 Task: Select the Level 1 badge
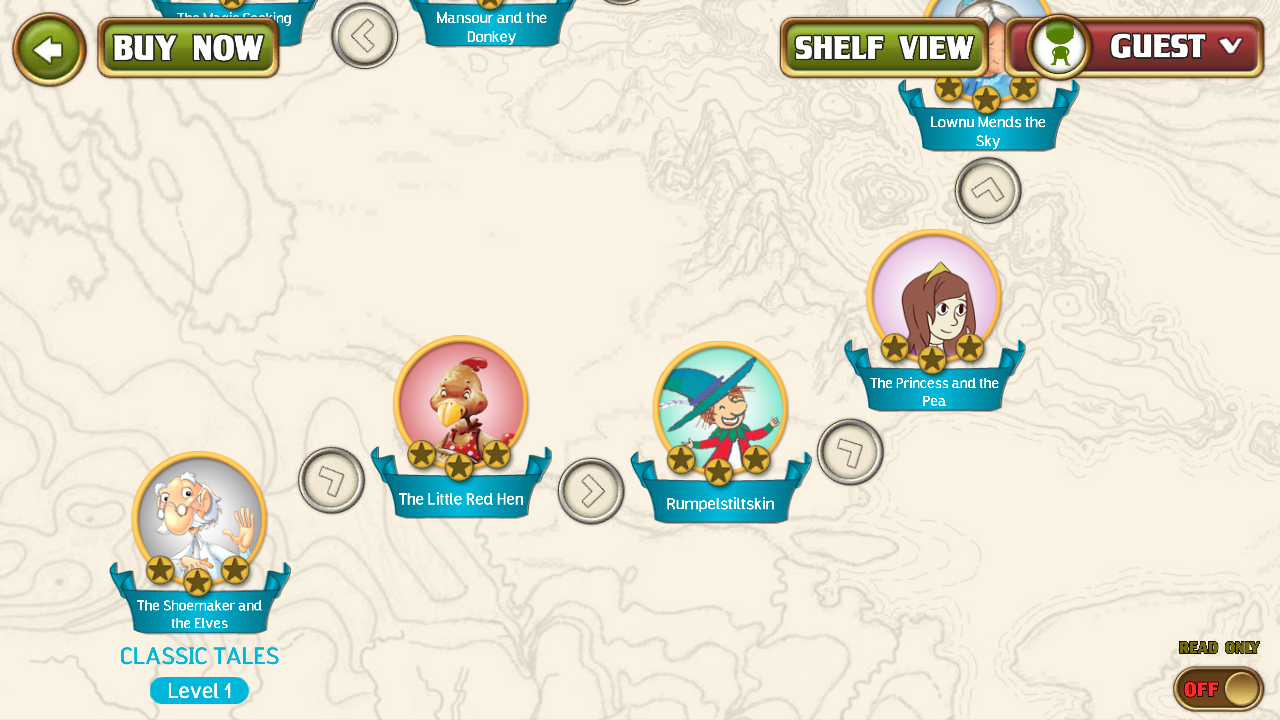[199, 690]
